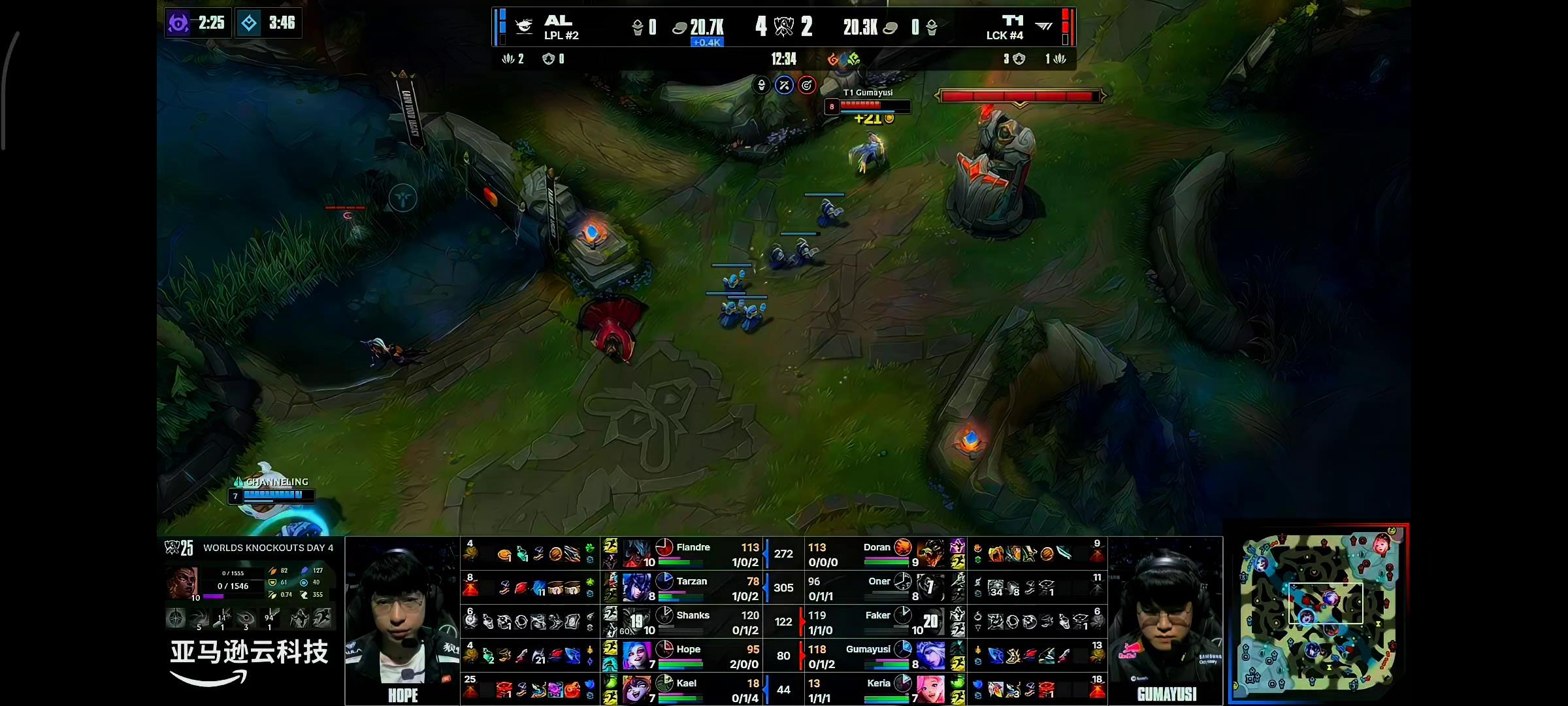Screen dimensions: 1568x706
Task: Click the AL team logo in the scorebar
Action: tap(524, 27)
